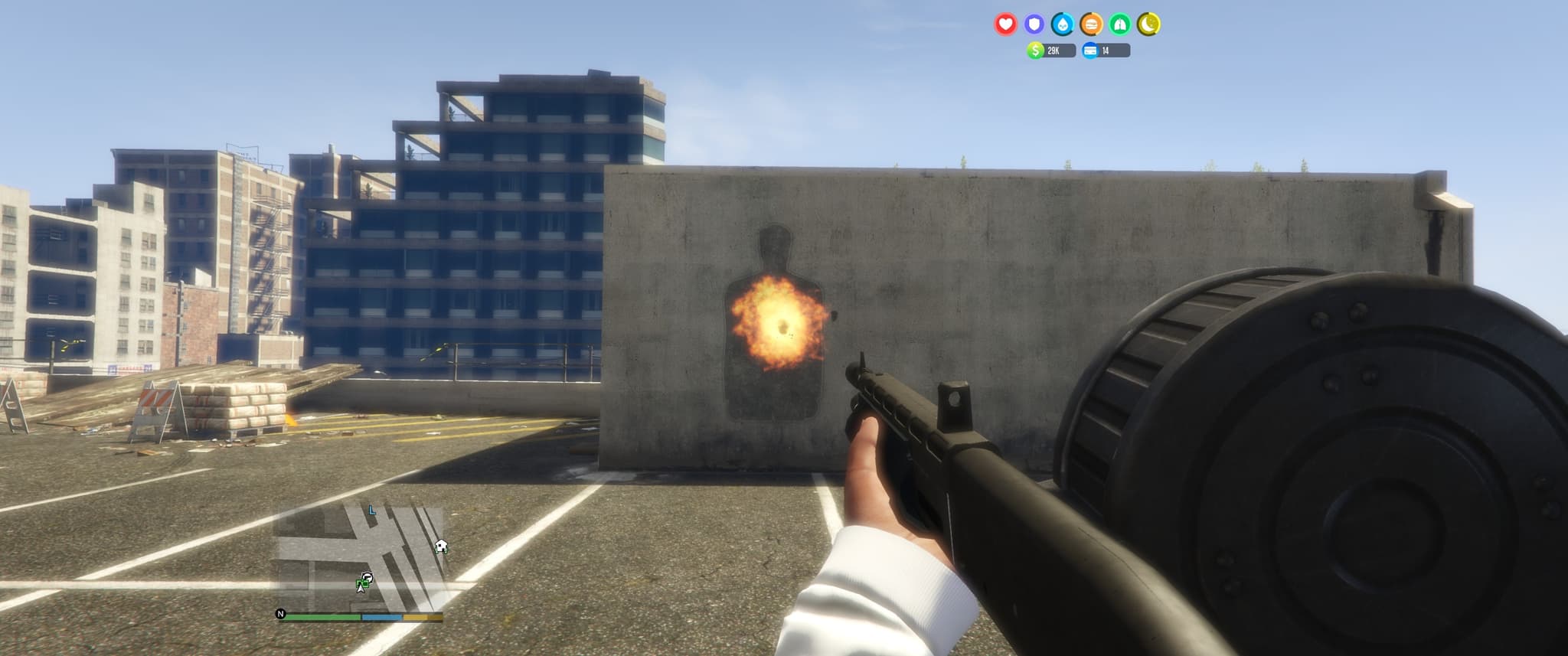This screenshot has width=1568, height=656.
Task: Click the circular black blip above the player marker
Action: 367,576
